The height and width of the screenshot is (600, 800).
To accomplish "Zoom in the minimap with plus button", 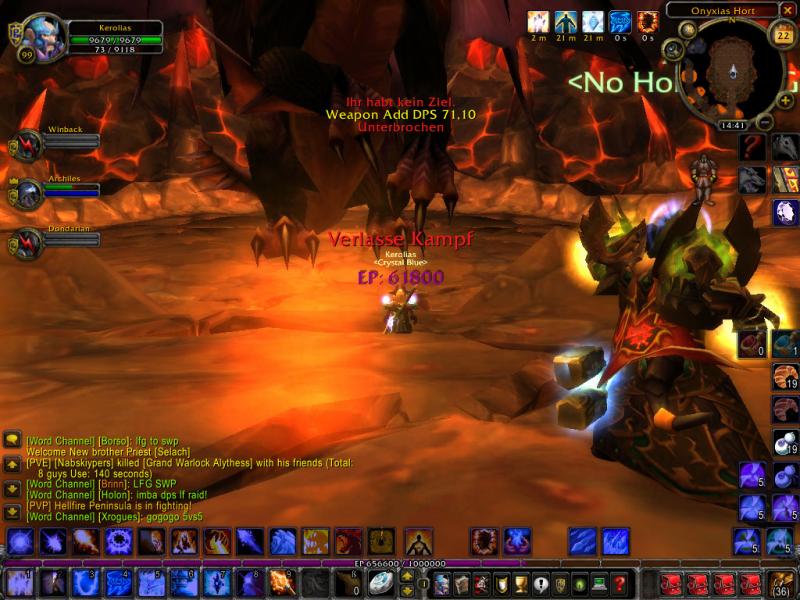I will pos(783,103).
